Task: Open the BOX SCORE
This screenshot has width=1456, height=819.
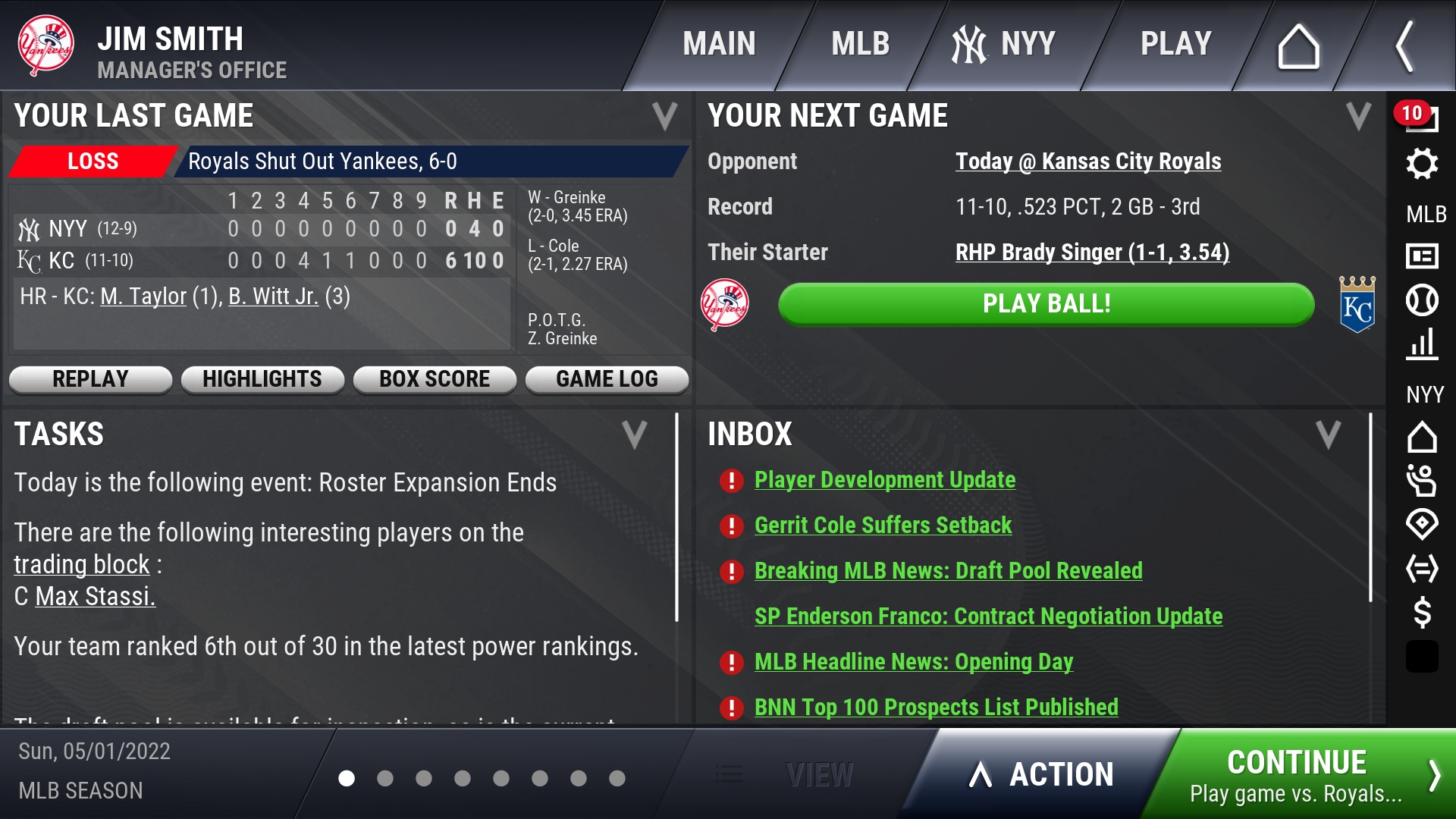Action: click(435, 379)
